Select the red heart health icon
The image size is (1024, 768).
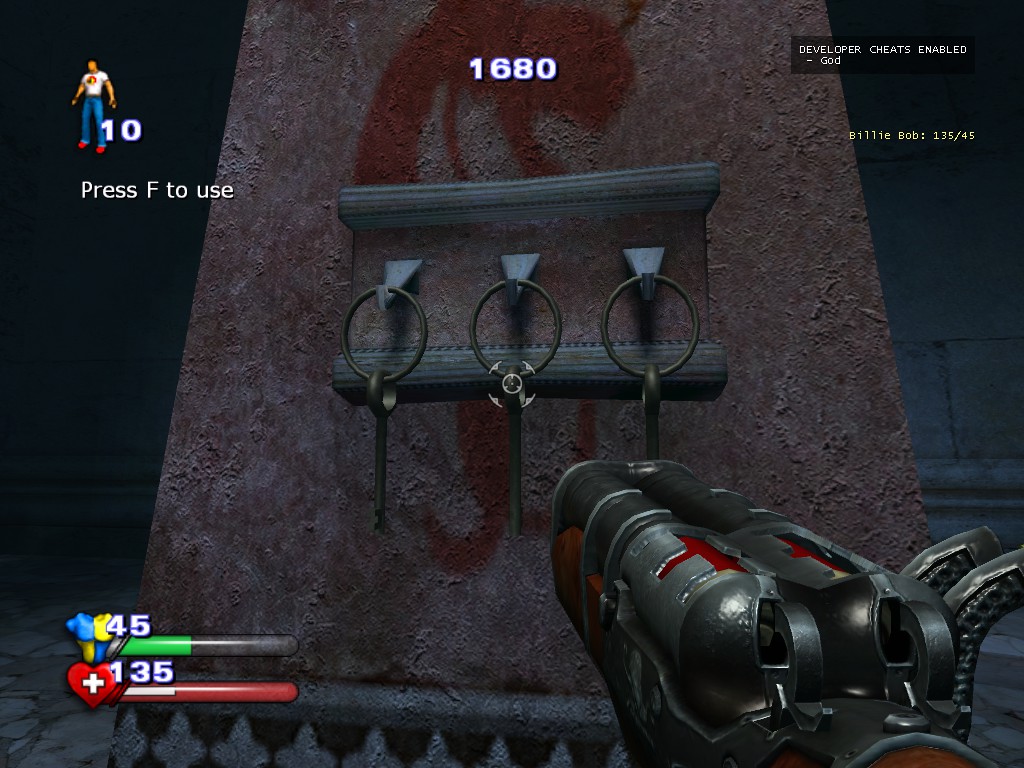(x=90, y=684)
